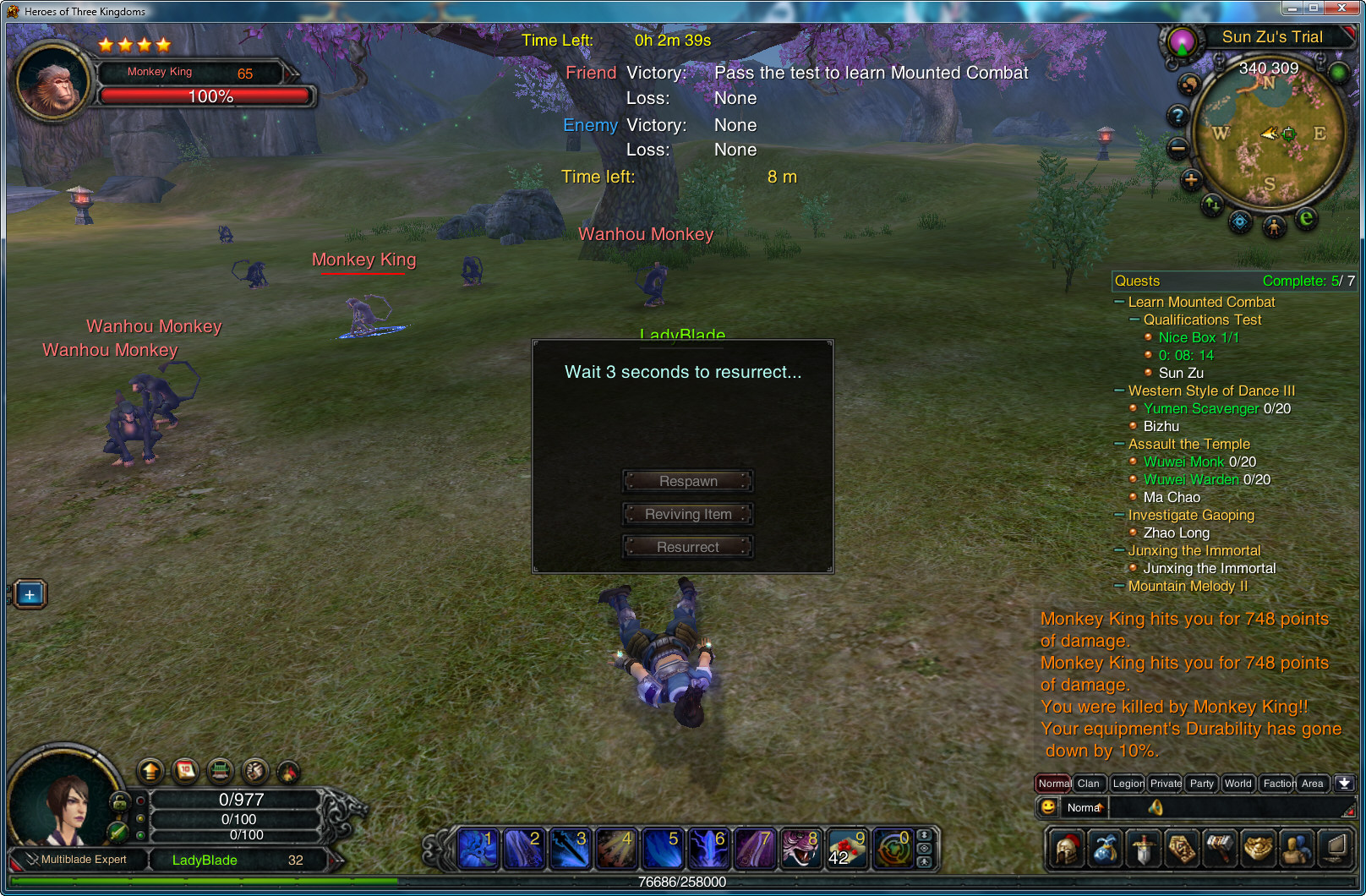Click the calendar icon above player bars
The image size is (1366, 896).
185,770
